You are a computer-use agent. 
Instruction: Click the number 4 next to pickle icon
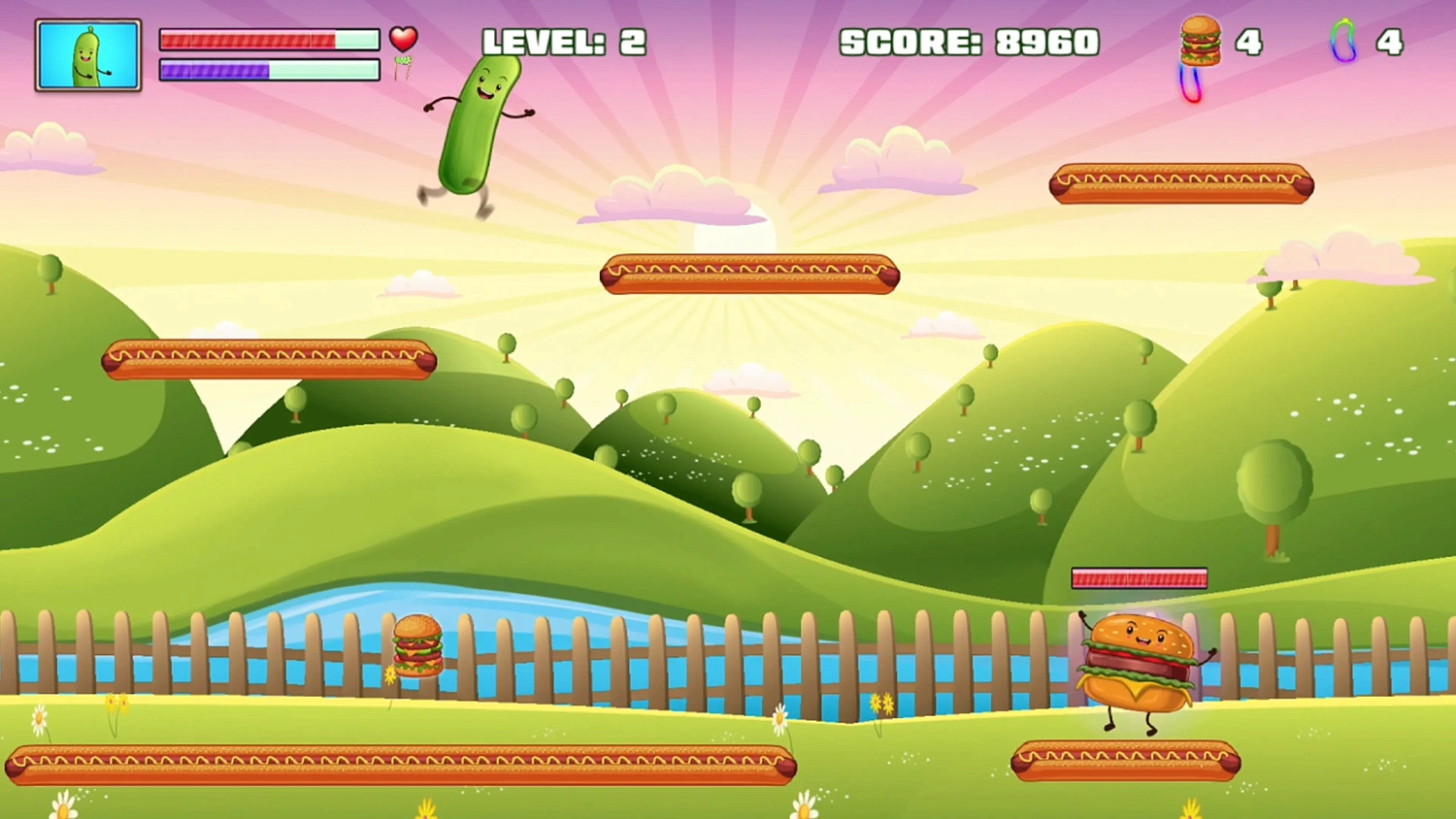[1392, 43]
